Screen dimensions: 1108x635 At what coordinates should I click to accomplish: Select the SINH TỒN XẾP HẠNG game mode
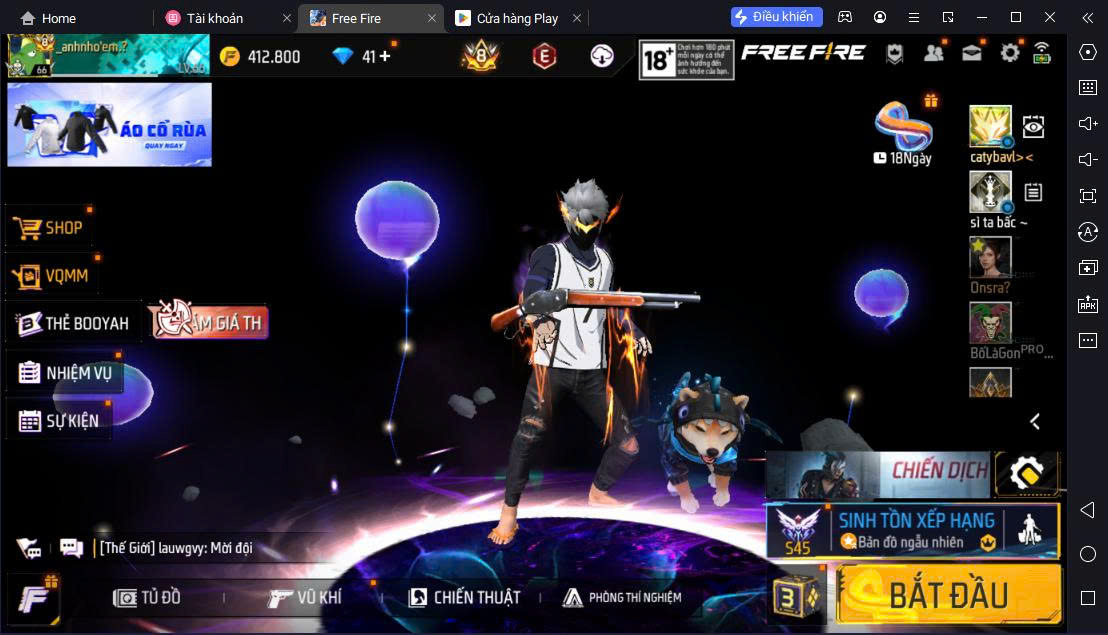(x=912, y=530)
